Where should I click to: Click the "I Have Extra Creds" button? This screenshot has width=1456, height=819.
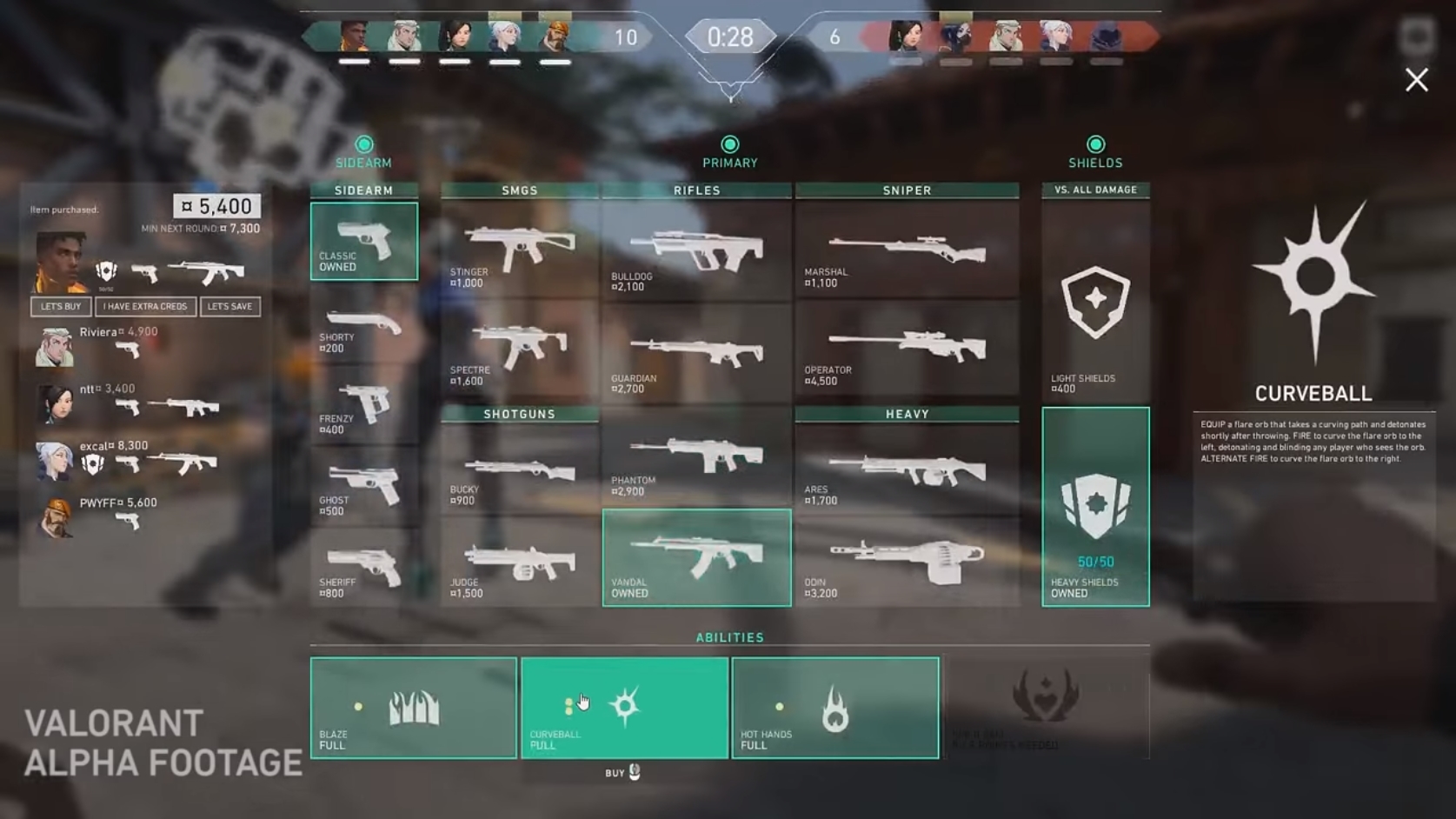click(145, 307)
